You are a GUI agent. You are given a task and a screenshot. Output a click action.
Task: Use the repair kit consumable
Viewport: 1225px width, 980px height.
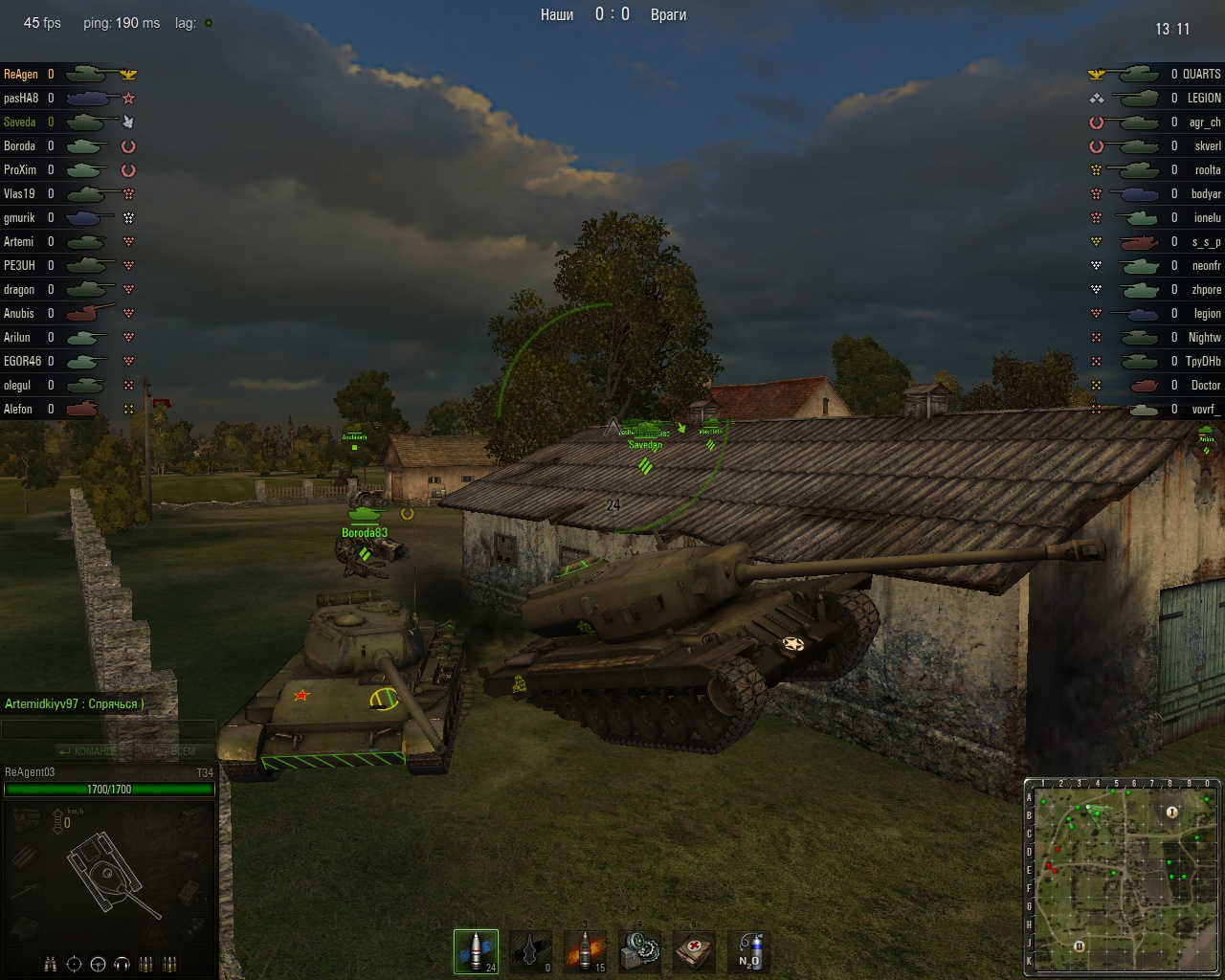tap(639, 950)
